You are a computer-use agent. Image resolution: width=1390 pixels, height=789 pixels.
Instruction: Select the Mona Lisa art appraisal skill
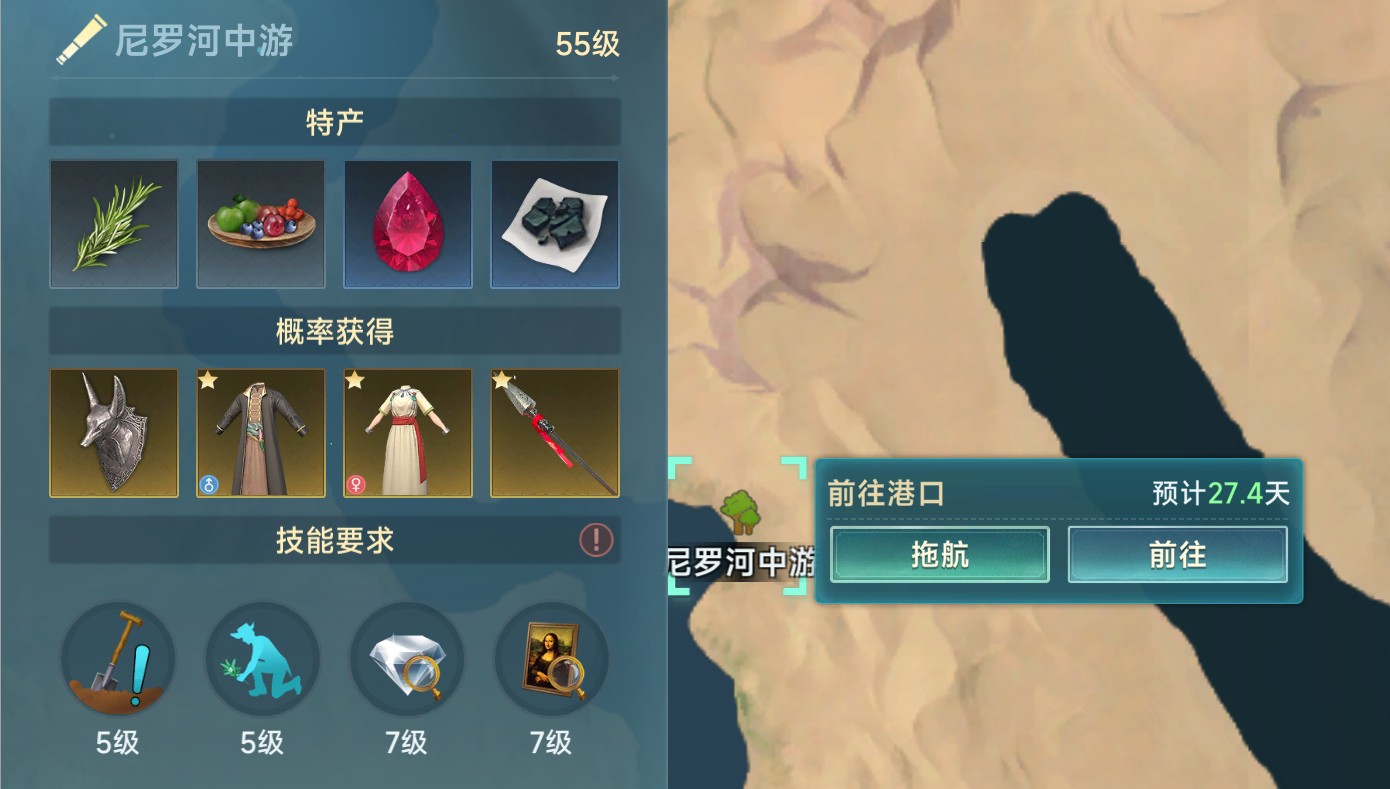point(551,660)
